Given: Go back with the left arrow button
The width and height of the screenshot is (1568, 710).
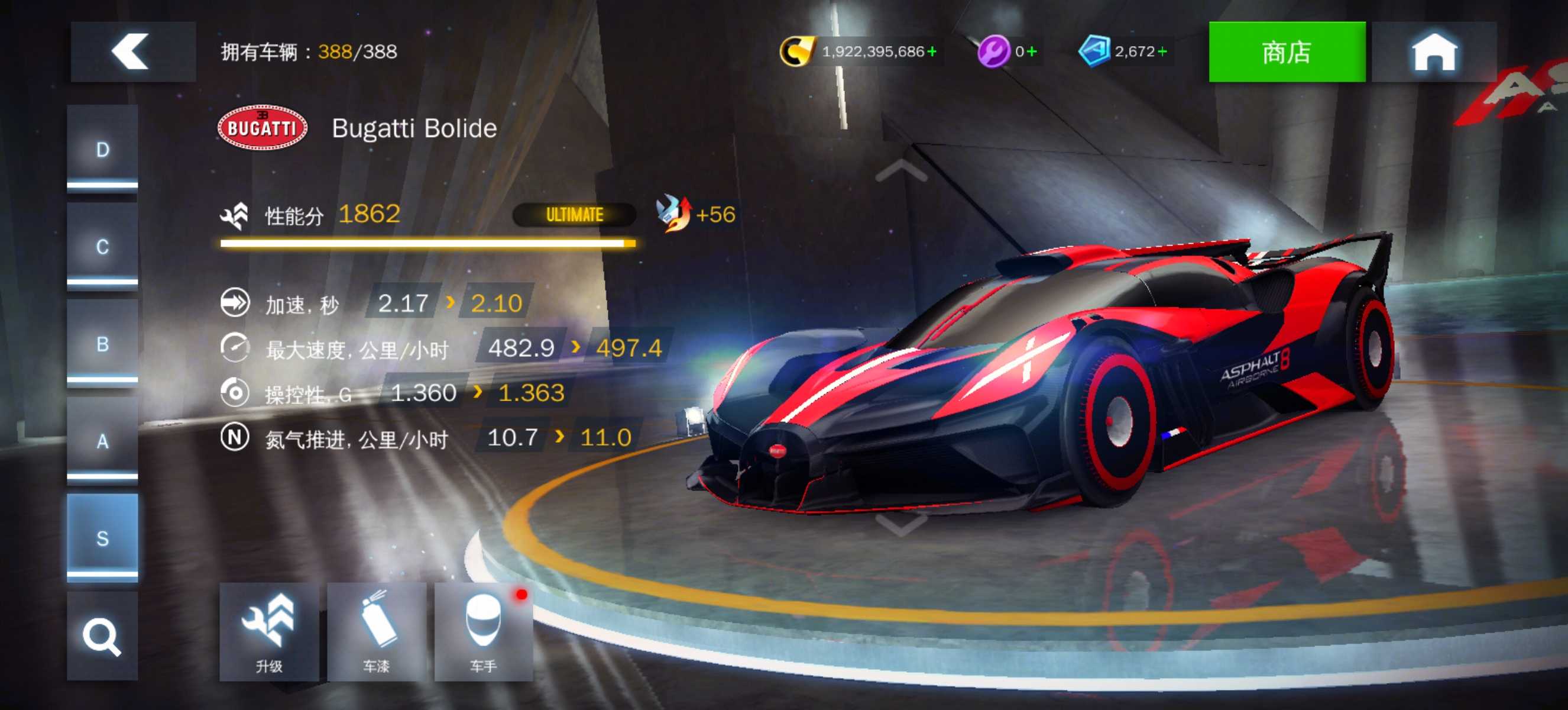Looking at the screenshot, I should pos(131,51).
